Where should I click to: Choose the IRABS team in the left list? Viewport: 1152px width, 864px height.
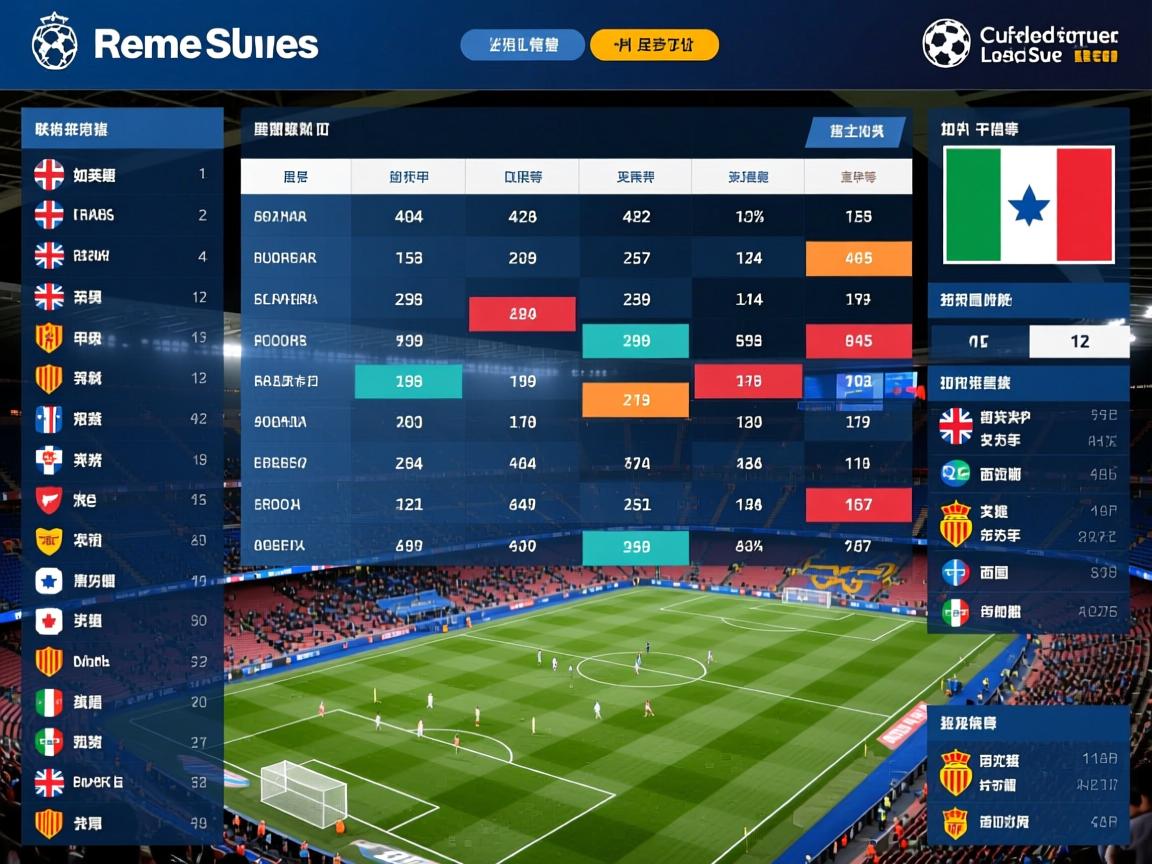tap(93, 215)
